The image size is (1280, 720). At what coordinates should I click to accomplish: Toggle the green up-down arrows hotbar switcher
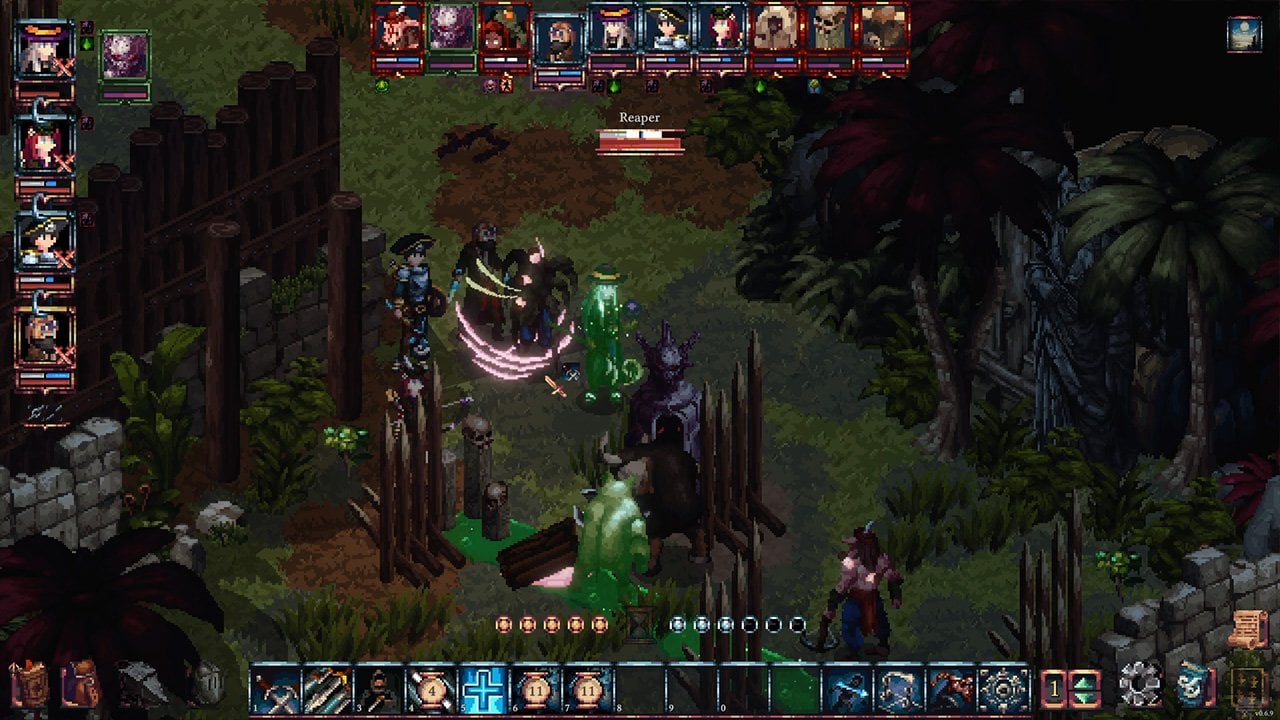(1085, 690)
